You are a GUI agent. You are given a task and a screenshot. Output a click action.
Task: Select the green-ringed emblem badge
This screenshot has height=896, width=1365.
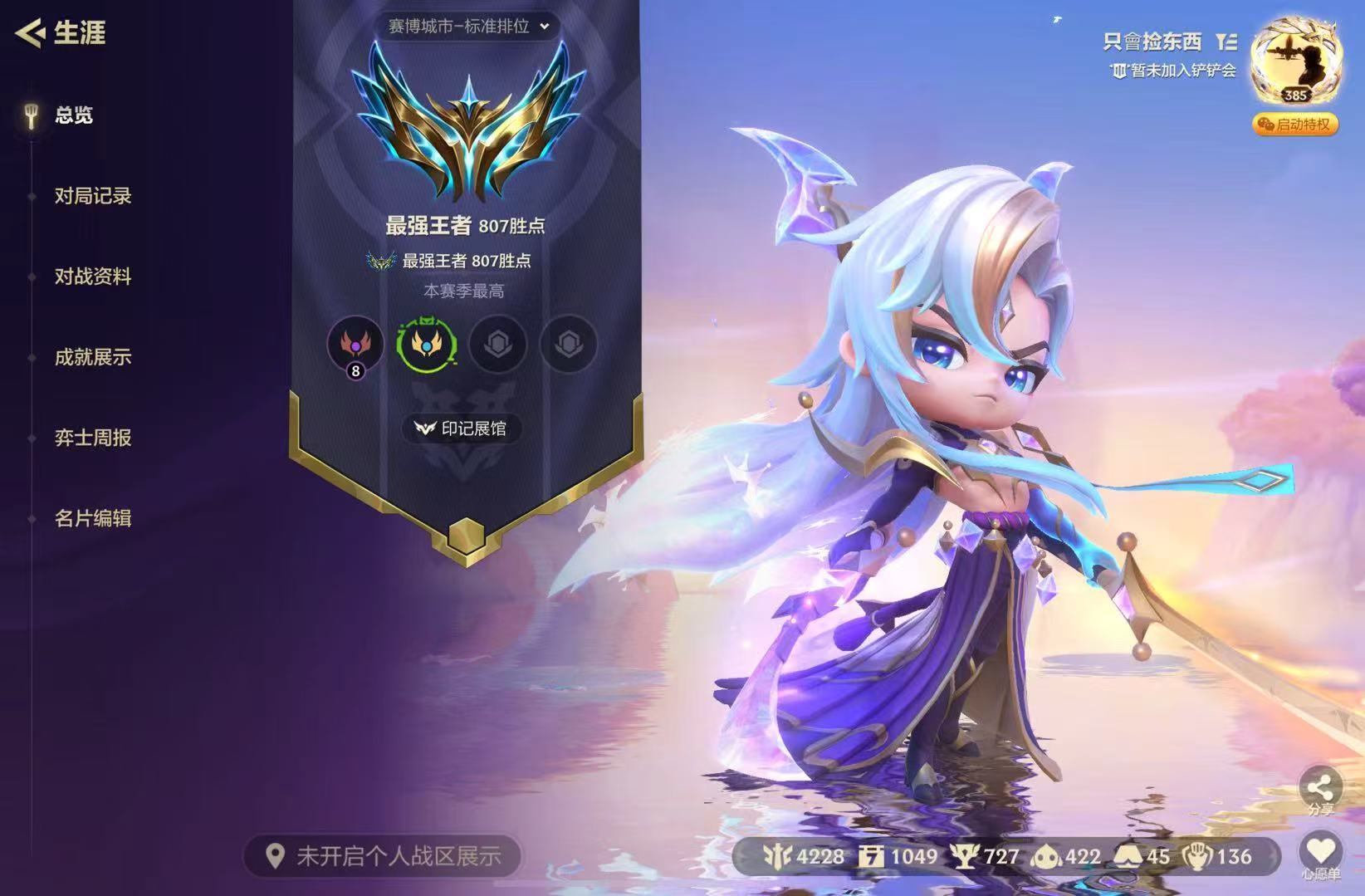pyautogui.click(x=427, y=344)
